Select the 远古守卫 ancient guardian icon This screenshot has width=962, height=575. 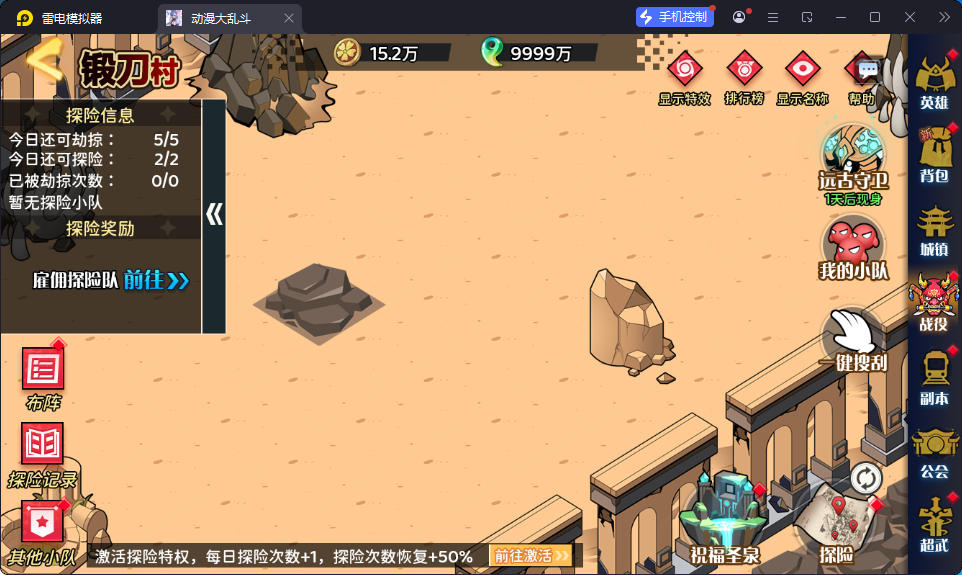pyautogui.click(x=853, y=155)
